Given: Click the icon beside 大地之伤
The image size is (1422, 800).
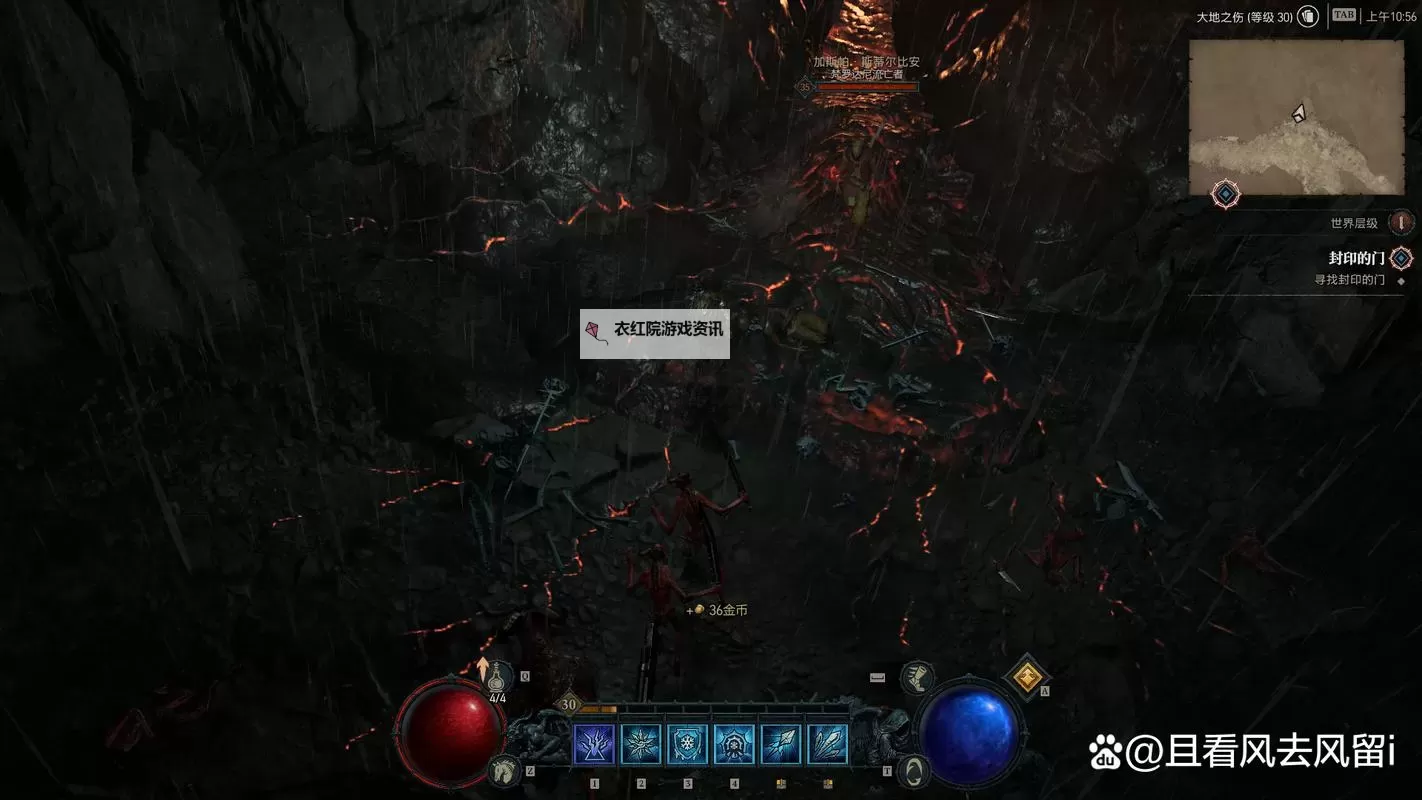Looking at the screenshot, I should 1308,17.
